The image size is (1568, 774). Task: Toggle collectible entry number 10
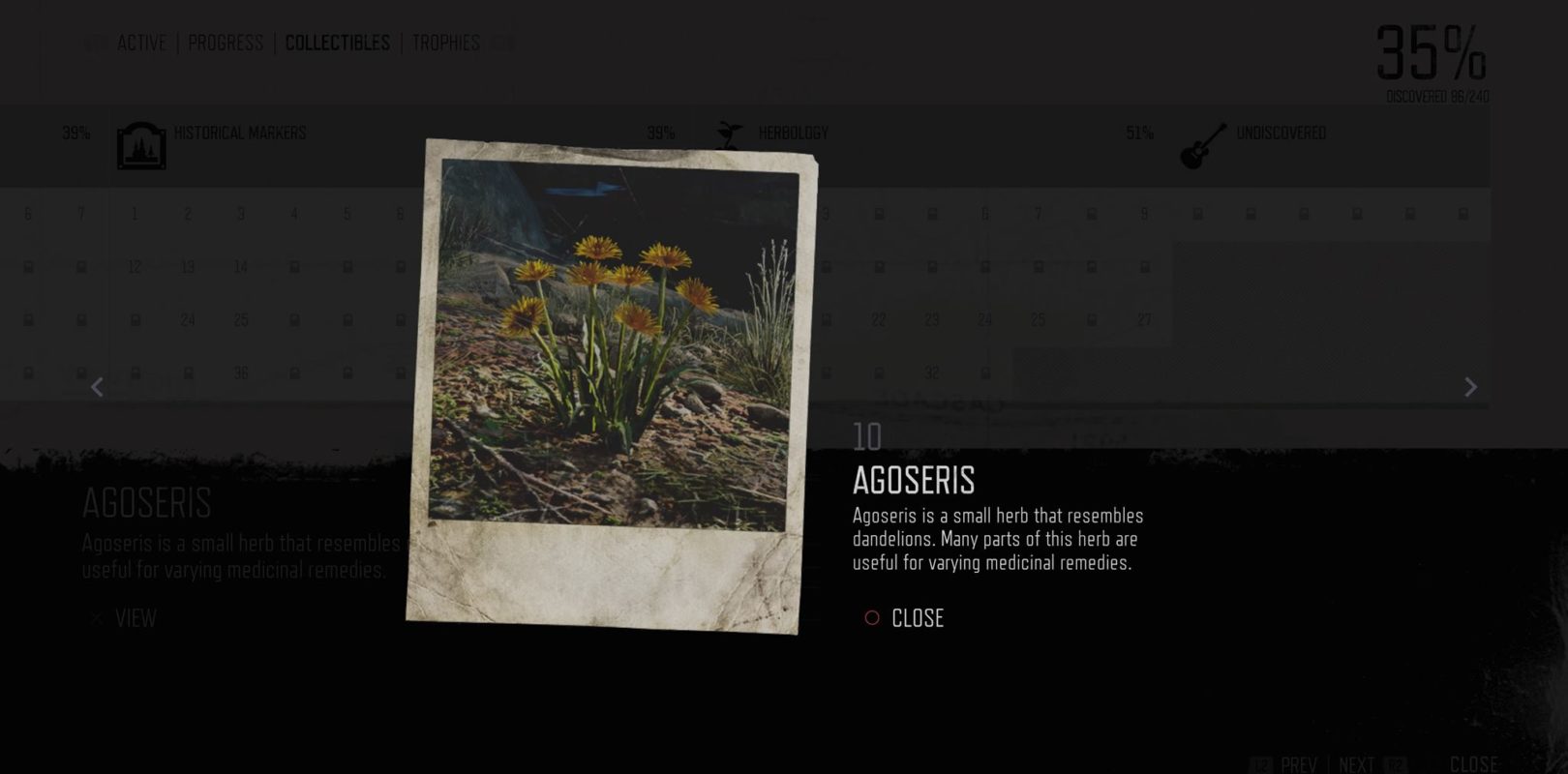click(864, 434)
